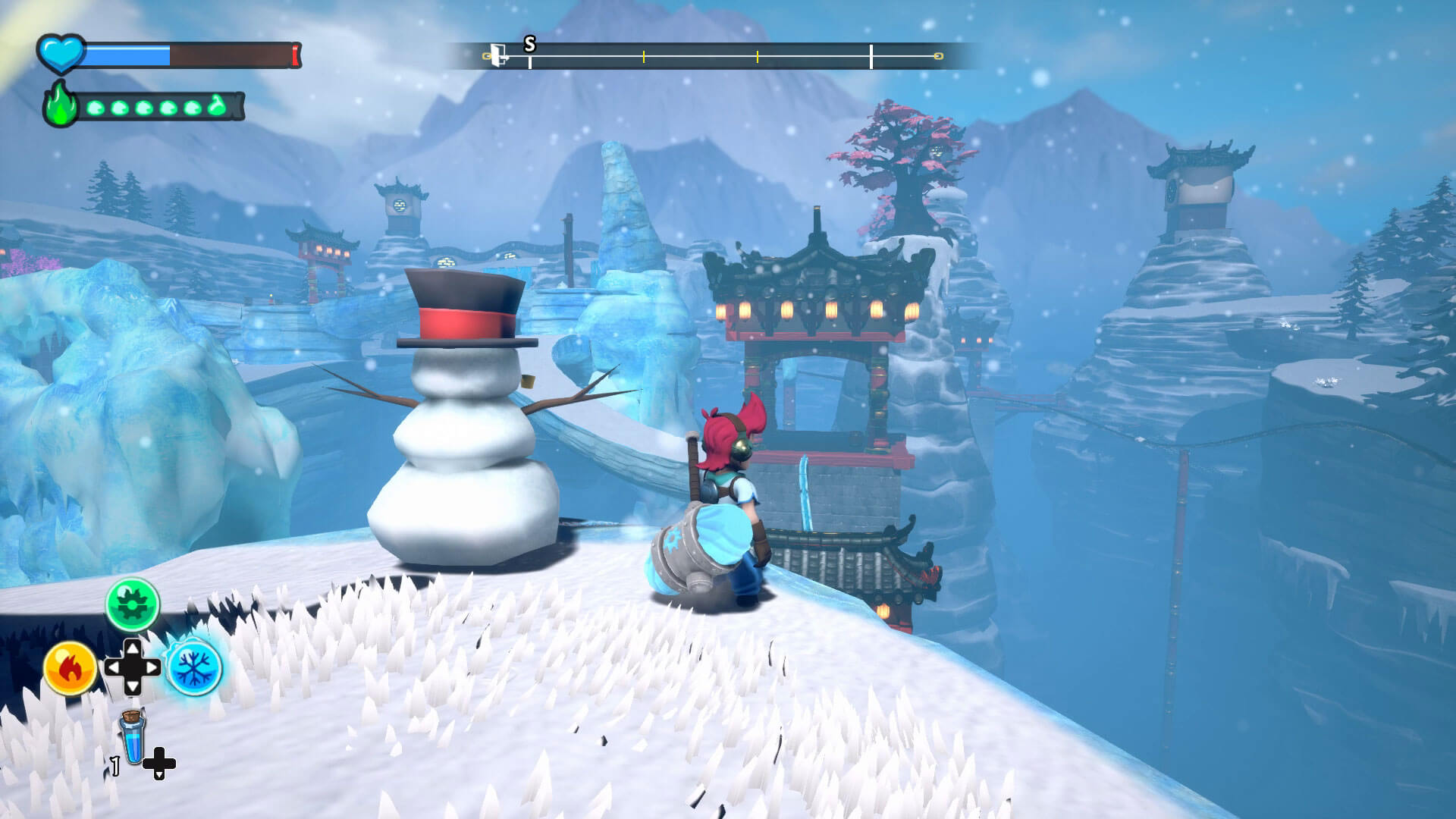1456x819 pixels.
Task: Click the golden ring at the progress bar's end
Action: coord(937,55)
